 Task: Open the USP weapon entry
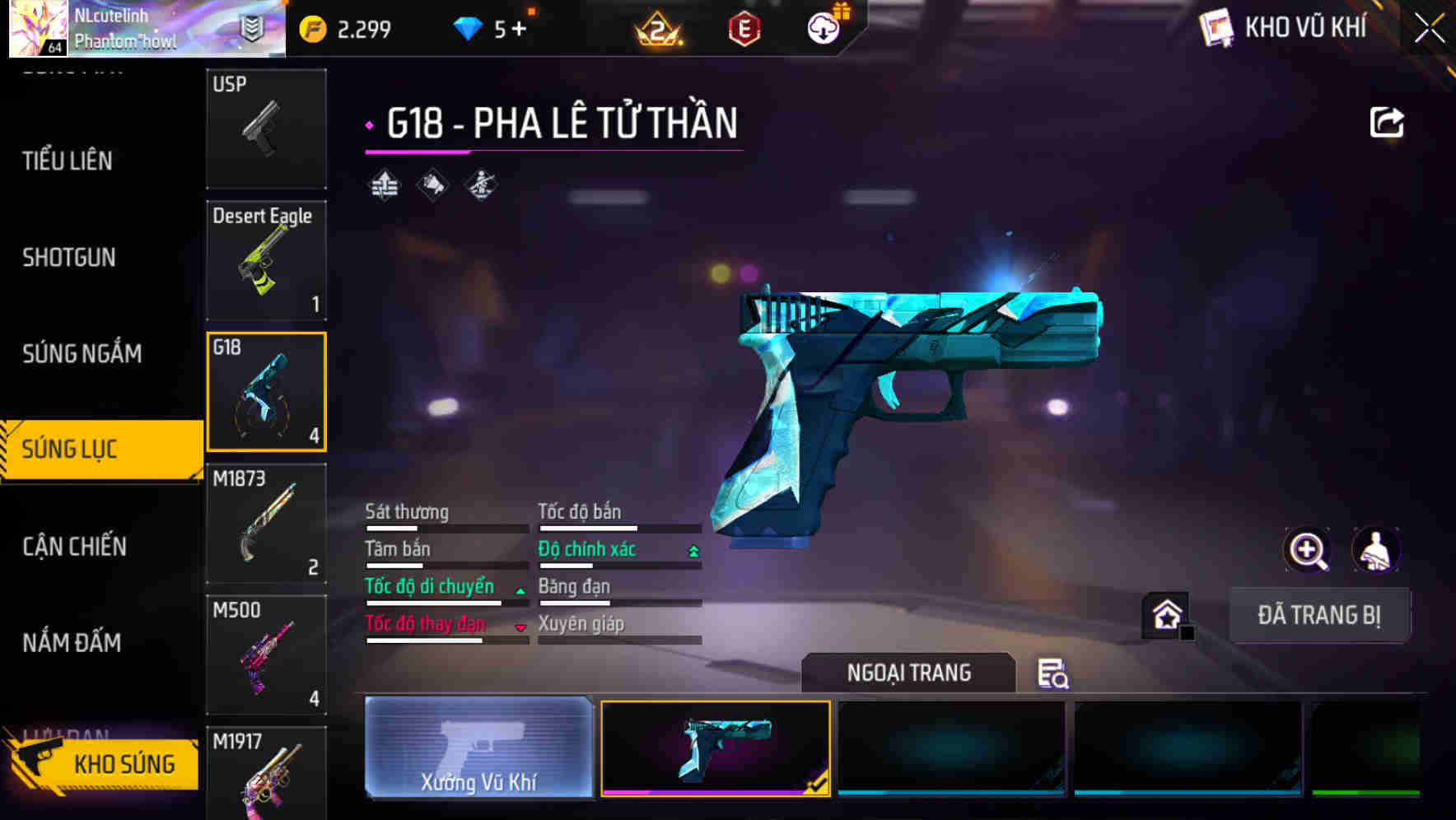pos(266,128)
